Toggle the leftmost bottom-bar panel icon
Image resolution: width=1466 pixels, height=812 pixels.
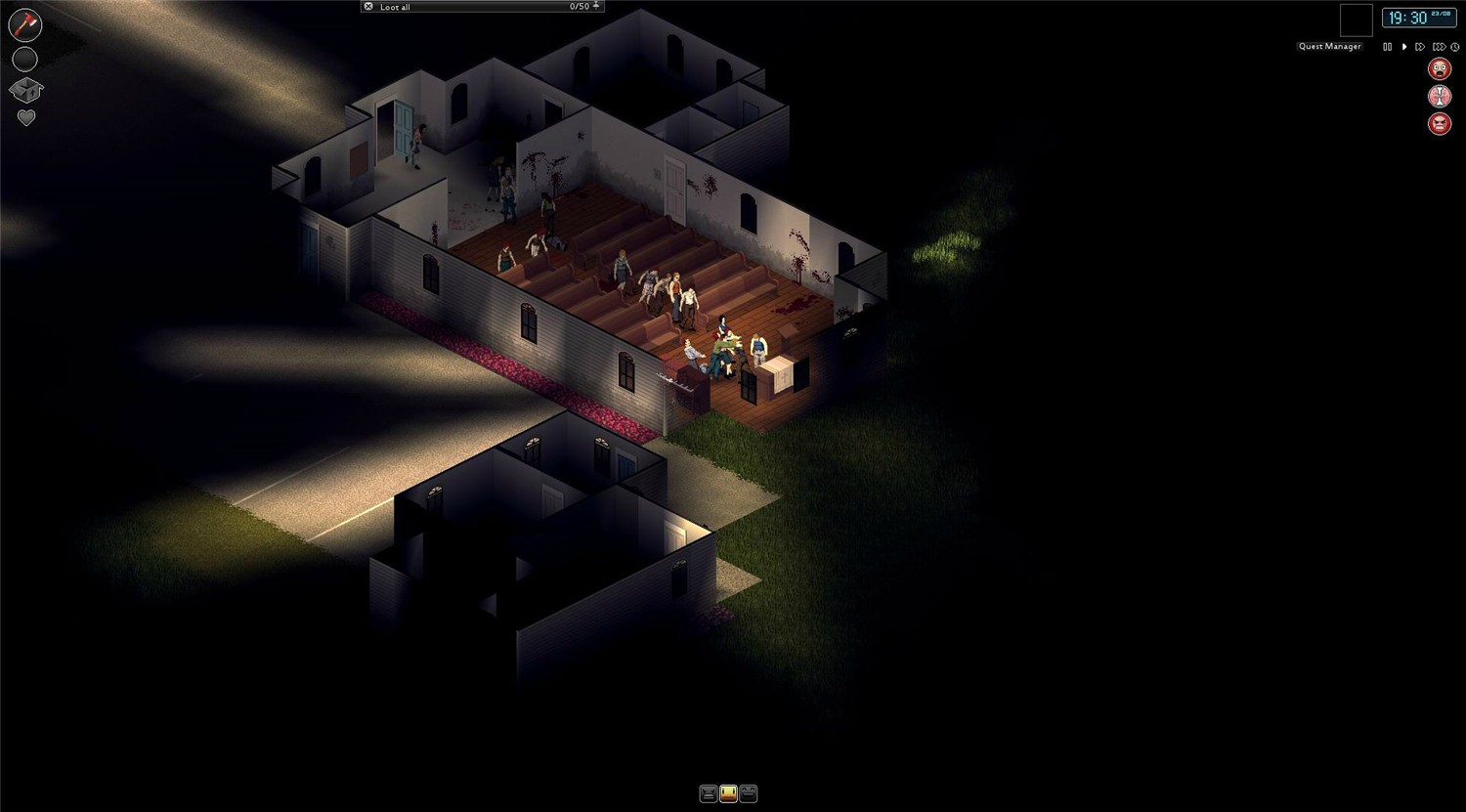708,792
